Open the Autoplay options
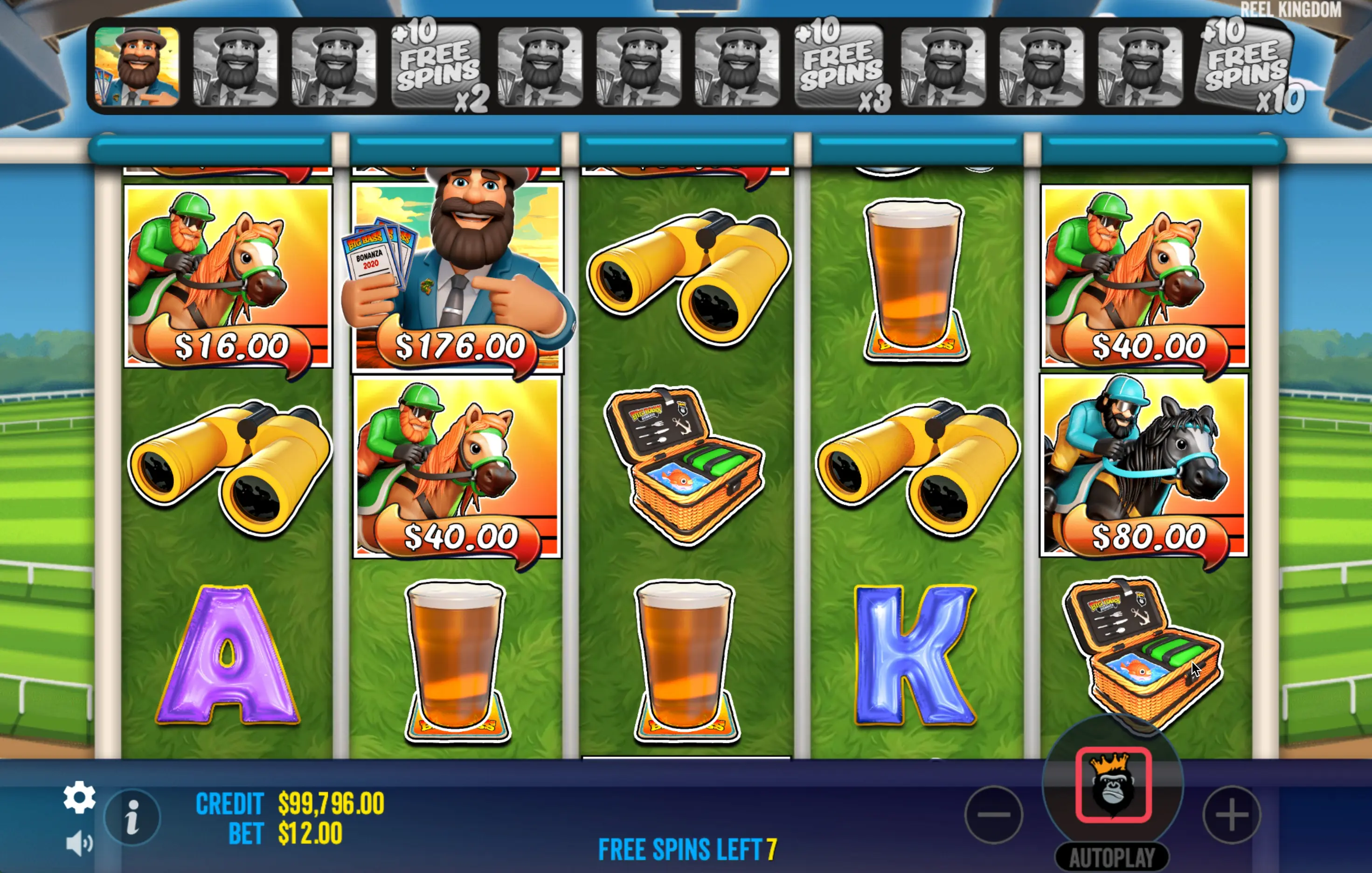Viewport: 1372px width, 873px height. tap(1112, 858)
